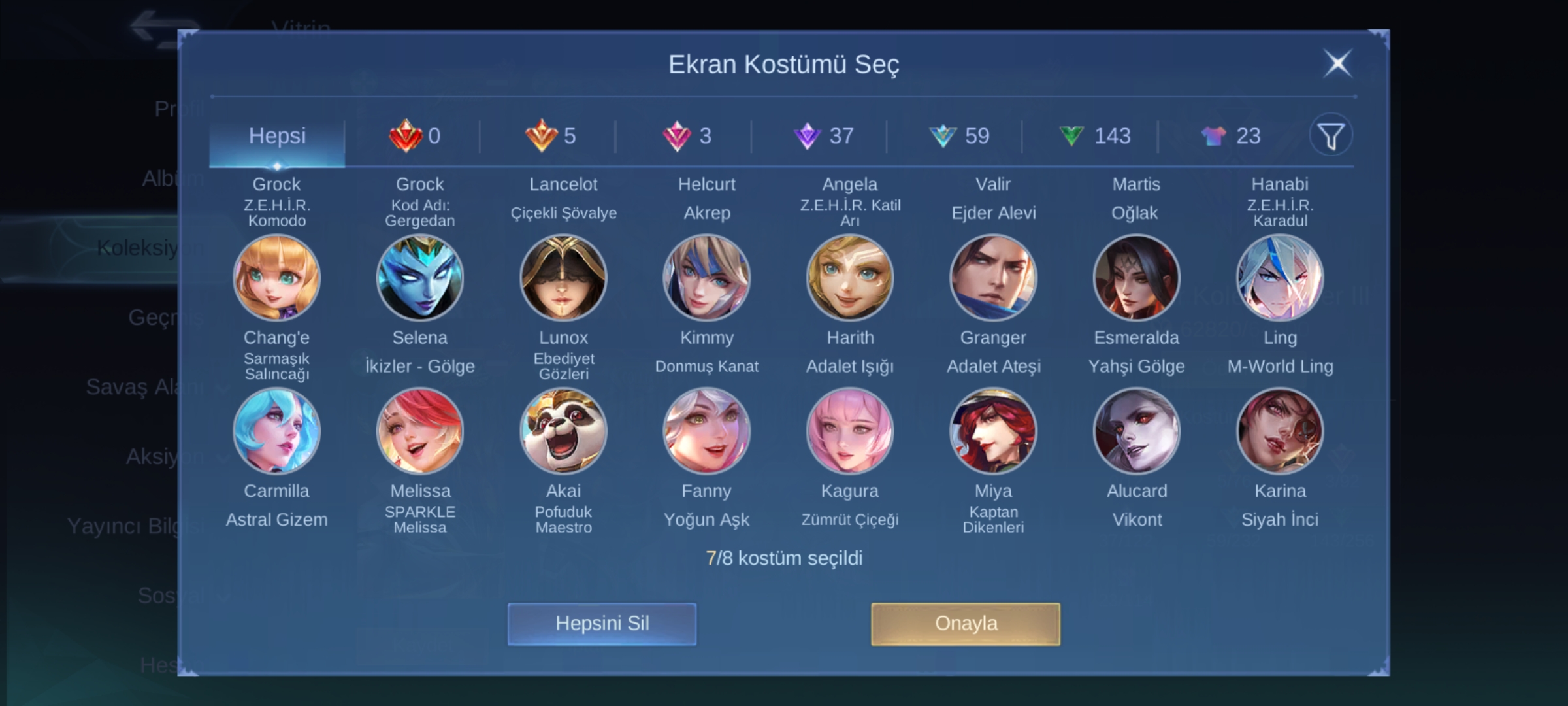
Task: Choose Chang'e Sarmaşık Salıncağı skin portrait
Action: [x=277, y=278]
